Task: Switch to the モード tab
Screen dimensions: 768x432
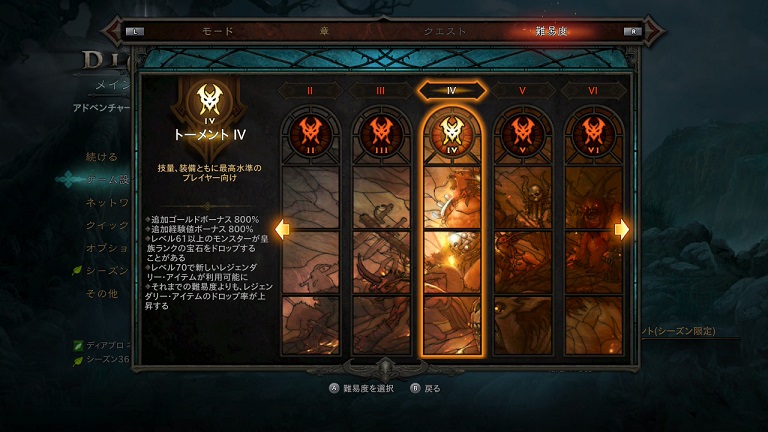Action: point(218,31)
